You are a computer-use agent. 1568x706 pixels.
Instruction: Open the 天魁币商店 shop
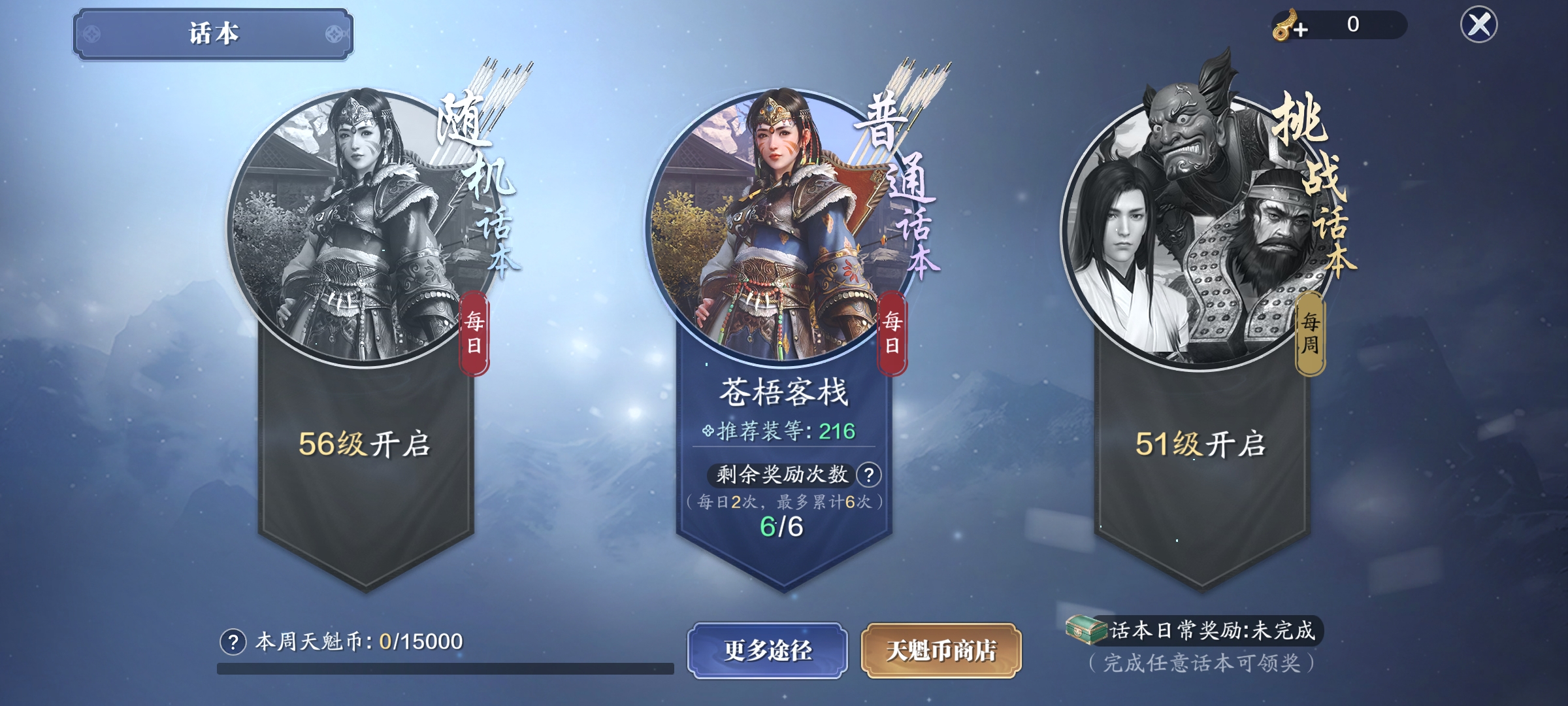(x=941, y=650)
